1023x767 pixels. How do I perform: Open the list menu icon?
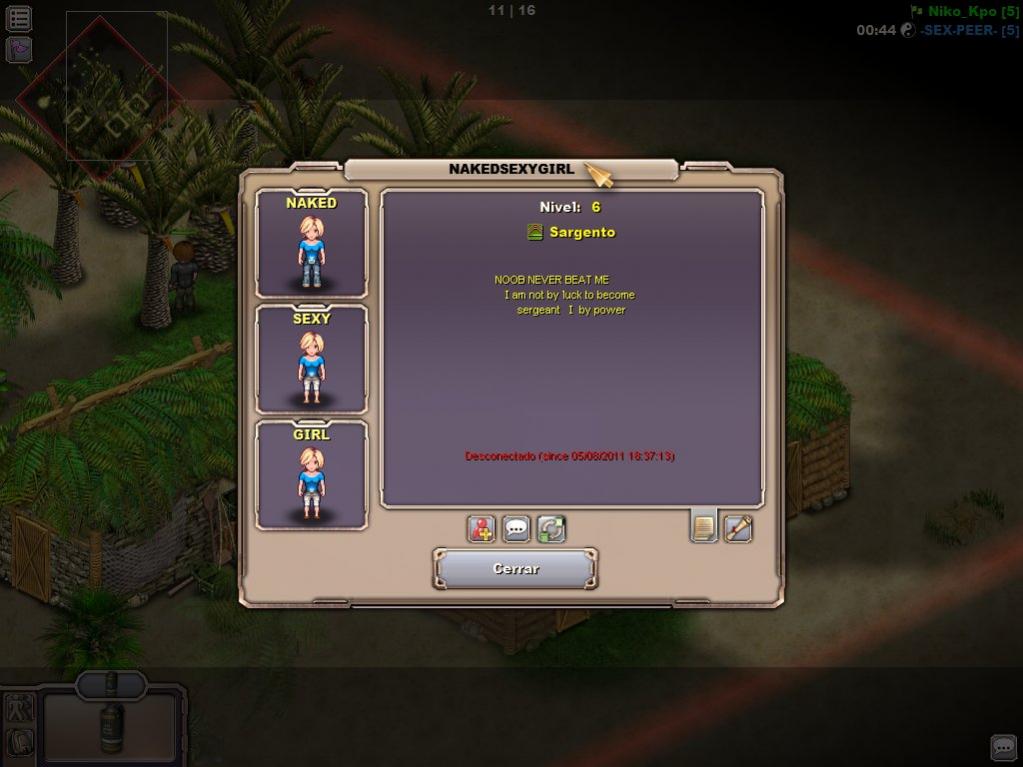[x=19, y=18]
